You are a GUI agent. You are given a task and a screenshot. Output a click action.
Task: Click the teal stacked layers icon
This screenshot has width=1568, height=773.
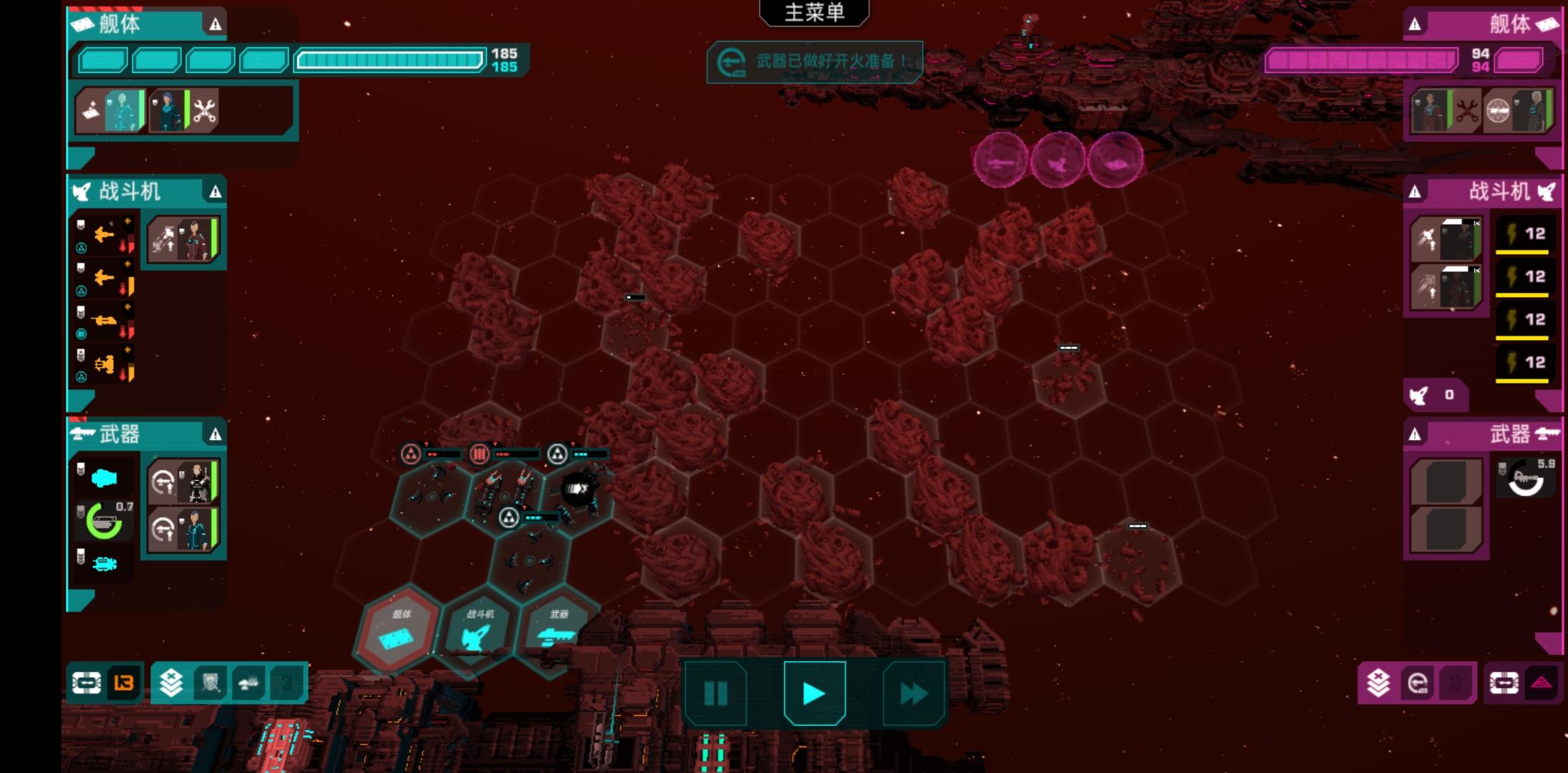click(x=171, y=683)
